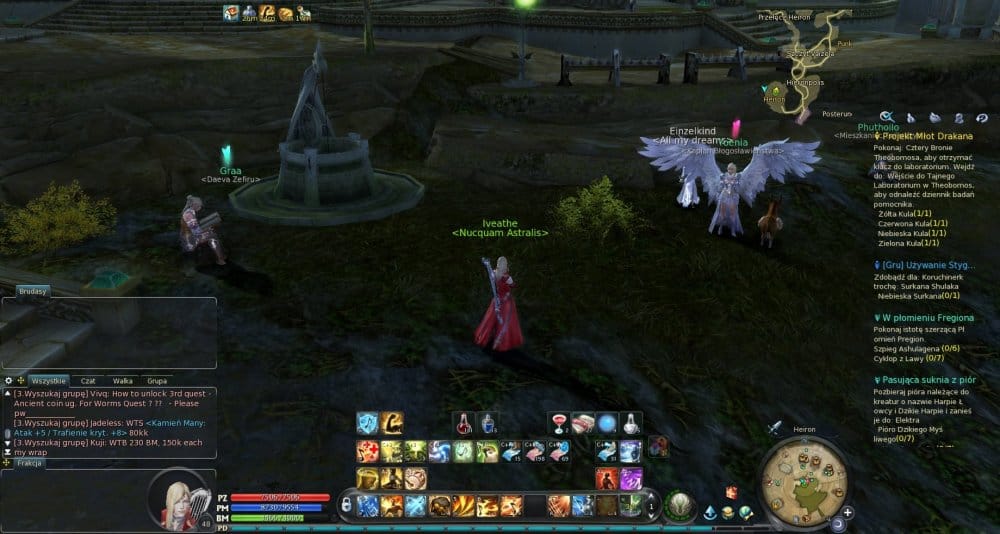Screen dimensions: 1000x534
Task: Select the Projekt Młot Drakana quest
Action: [923, 135]
